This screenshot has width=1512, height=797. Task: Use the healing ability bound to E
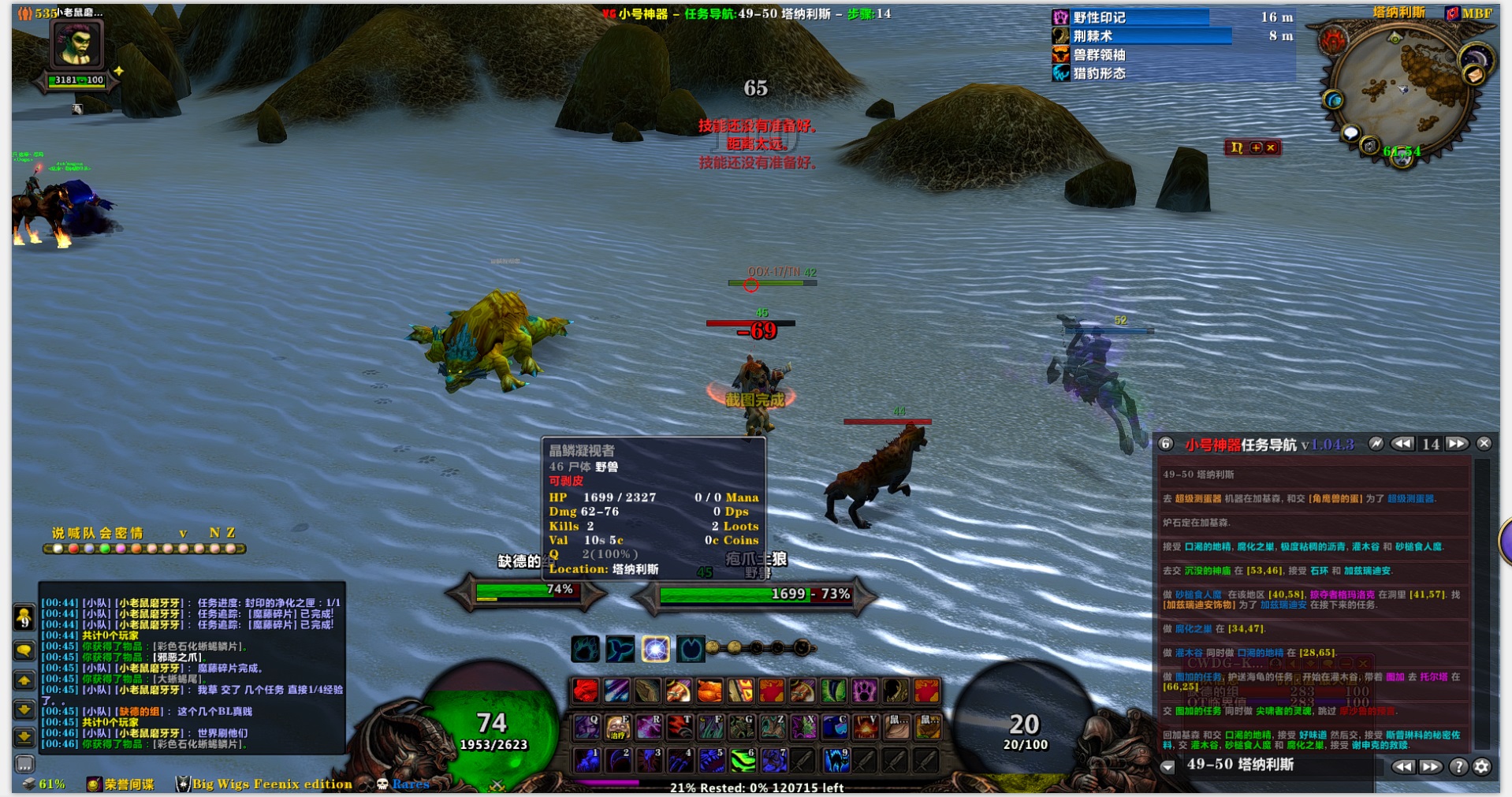tap(617, 727)
